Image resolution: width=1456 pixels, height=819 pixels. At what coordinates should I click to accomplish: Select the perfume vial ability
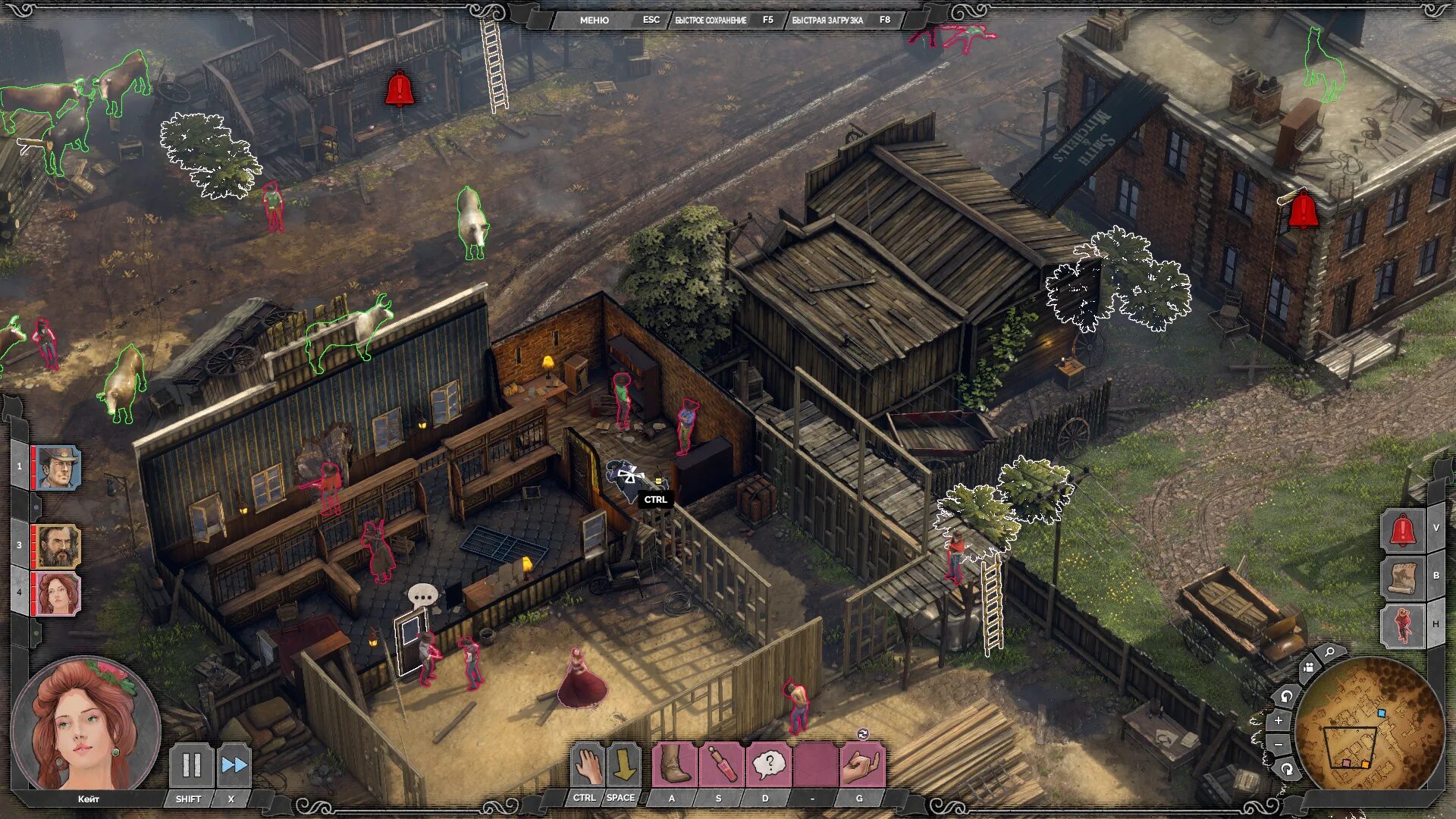point(720,764)
